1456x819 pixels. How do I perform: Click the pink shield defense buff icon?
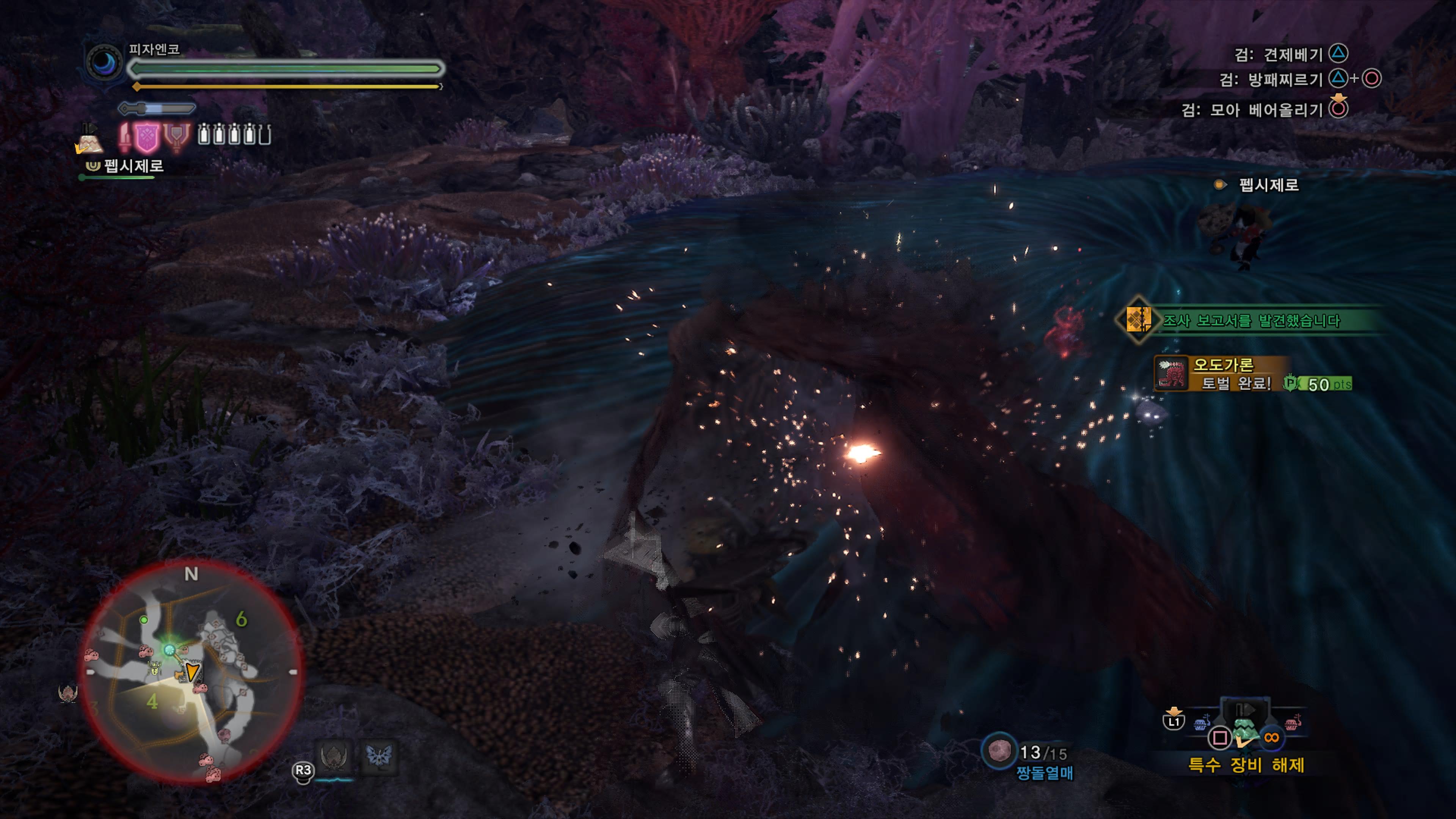point(147,137)
